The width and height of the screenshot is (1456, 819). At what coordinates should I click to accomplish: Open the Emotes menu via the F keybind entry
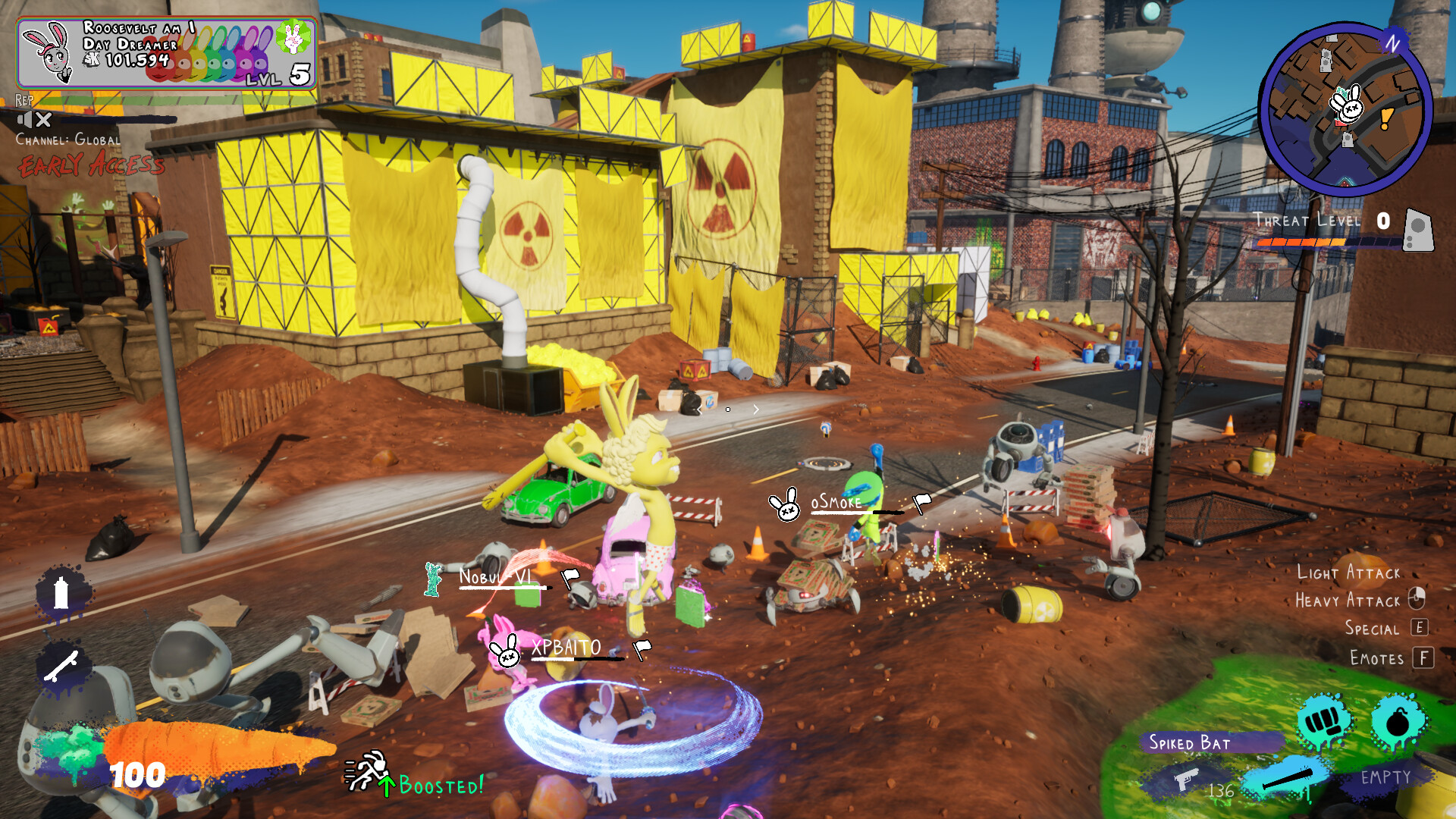[x=1420, y=658]
